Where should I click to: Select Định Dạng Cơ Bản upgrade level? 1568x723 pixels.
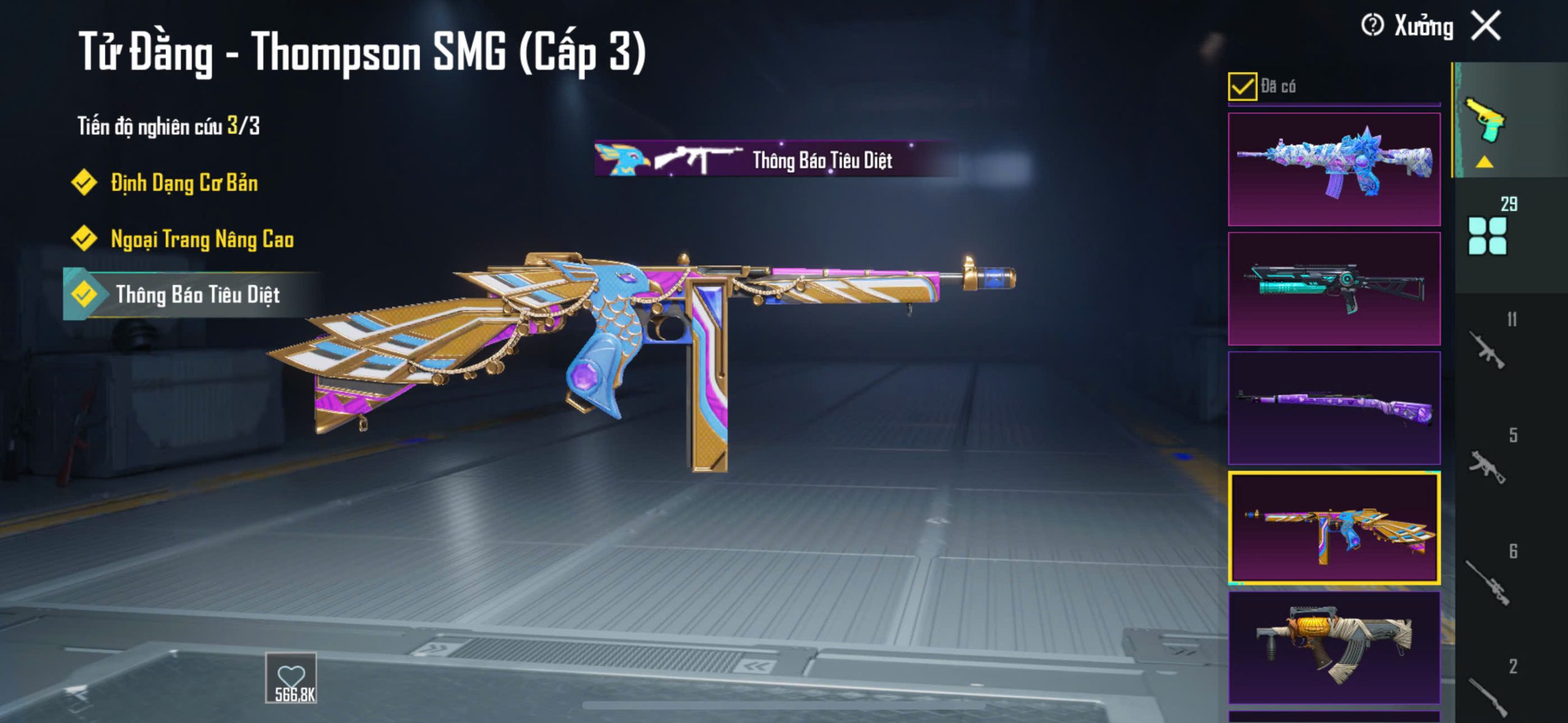pos(184,183)
